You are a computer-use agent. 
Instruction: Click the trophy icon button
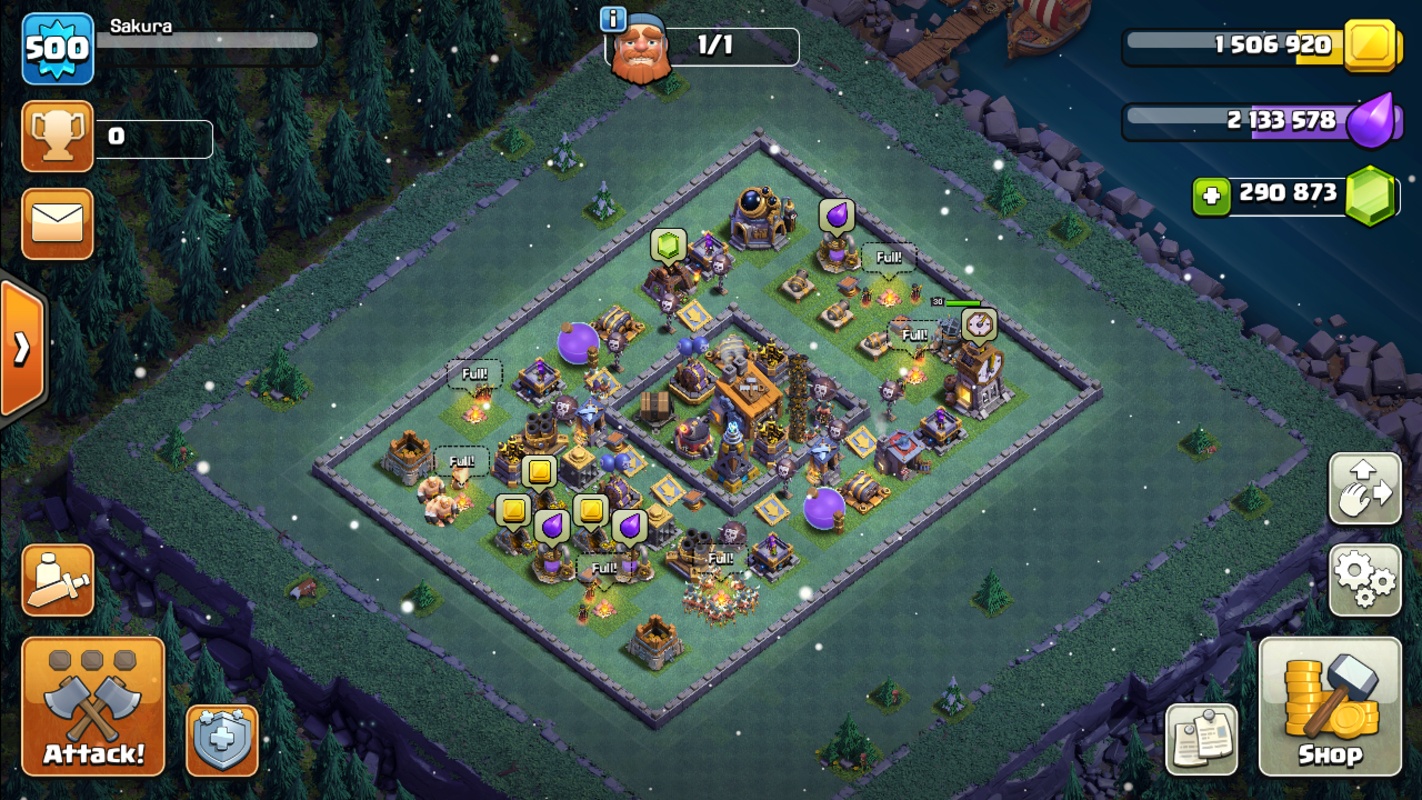[57, 136]
